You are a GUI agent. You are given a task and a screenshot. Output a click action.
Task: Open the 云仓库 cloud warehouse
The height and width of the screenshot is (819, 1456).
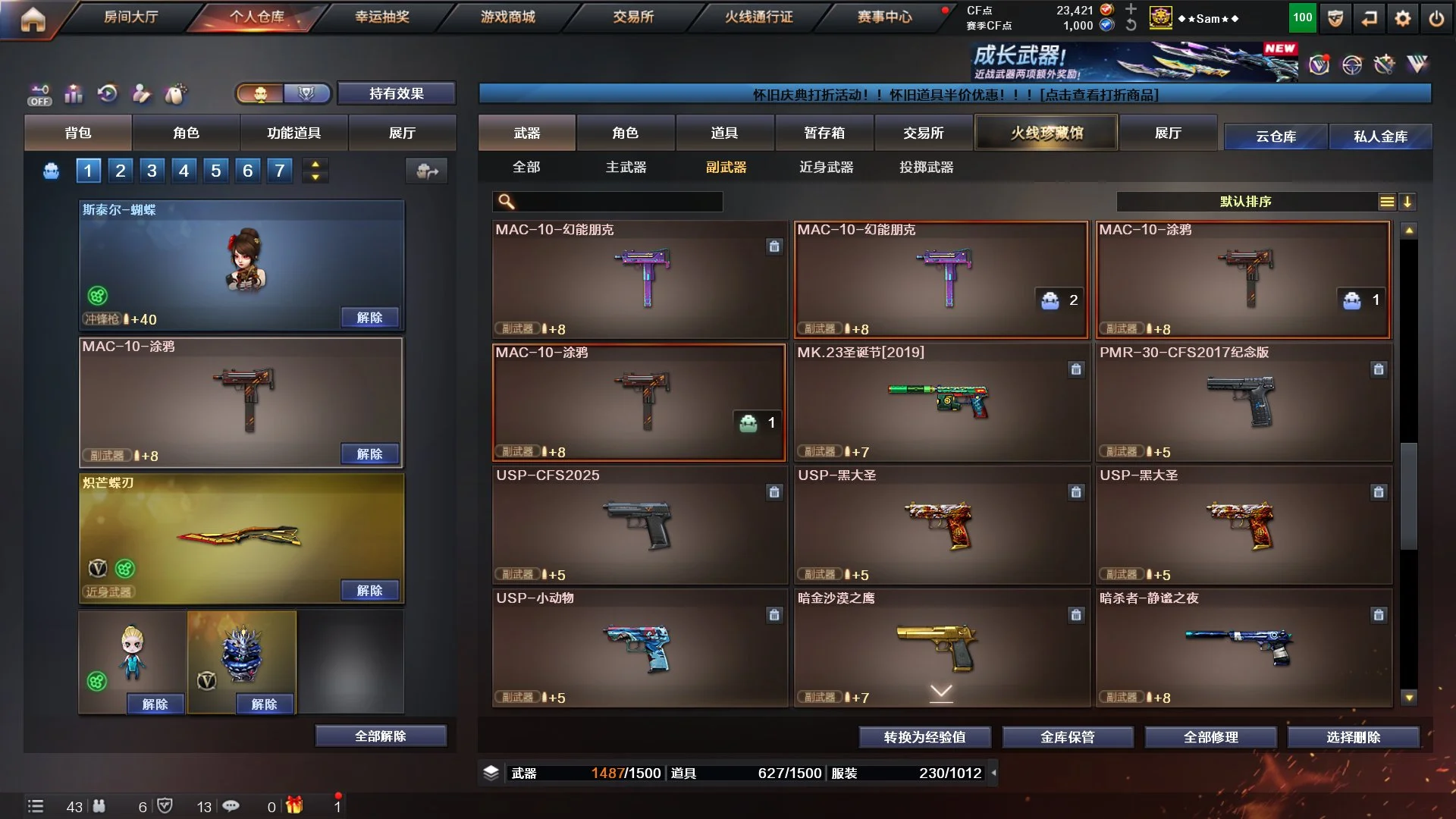(x=1276, y=136)
